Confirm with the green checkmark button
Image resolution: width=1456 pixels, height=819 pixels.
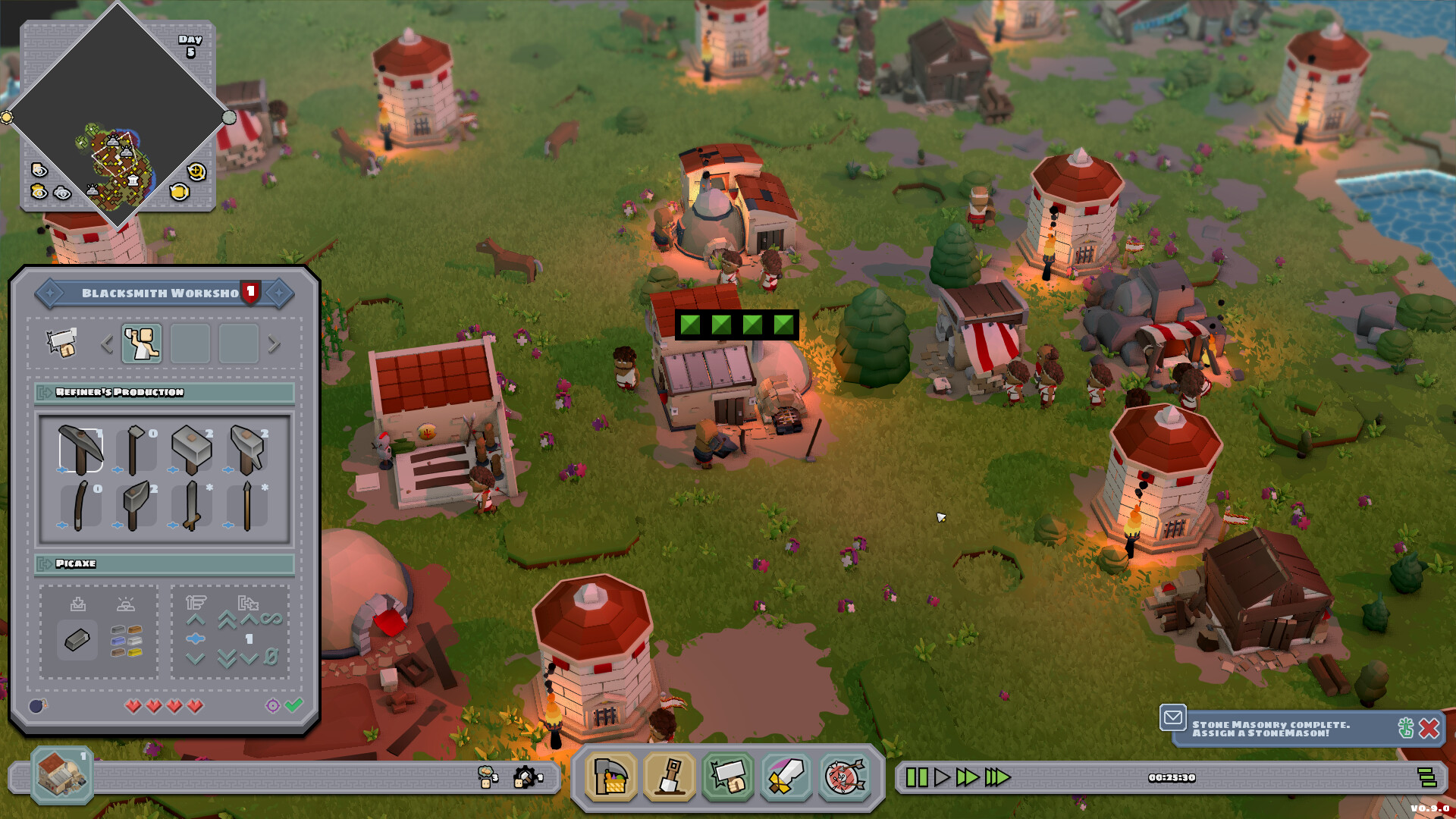pyautogui.click(x=294, y=703)
